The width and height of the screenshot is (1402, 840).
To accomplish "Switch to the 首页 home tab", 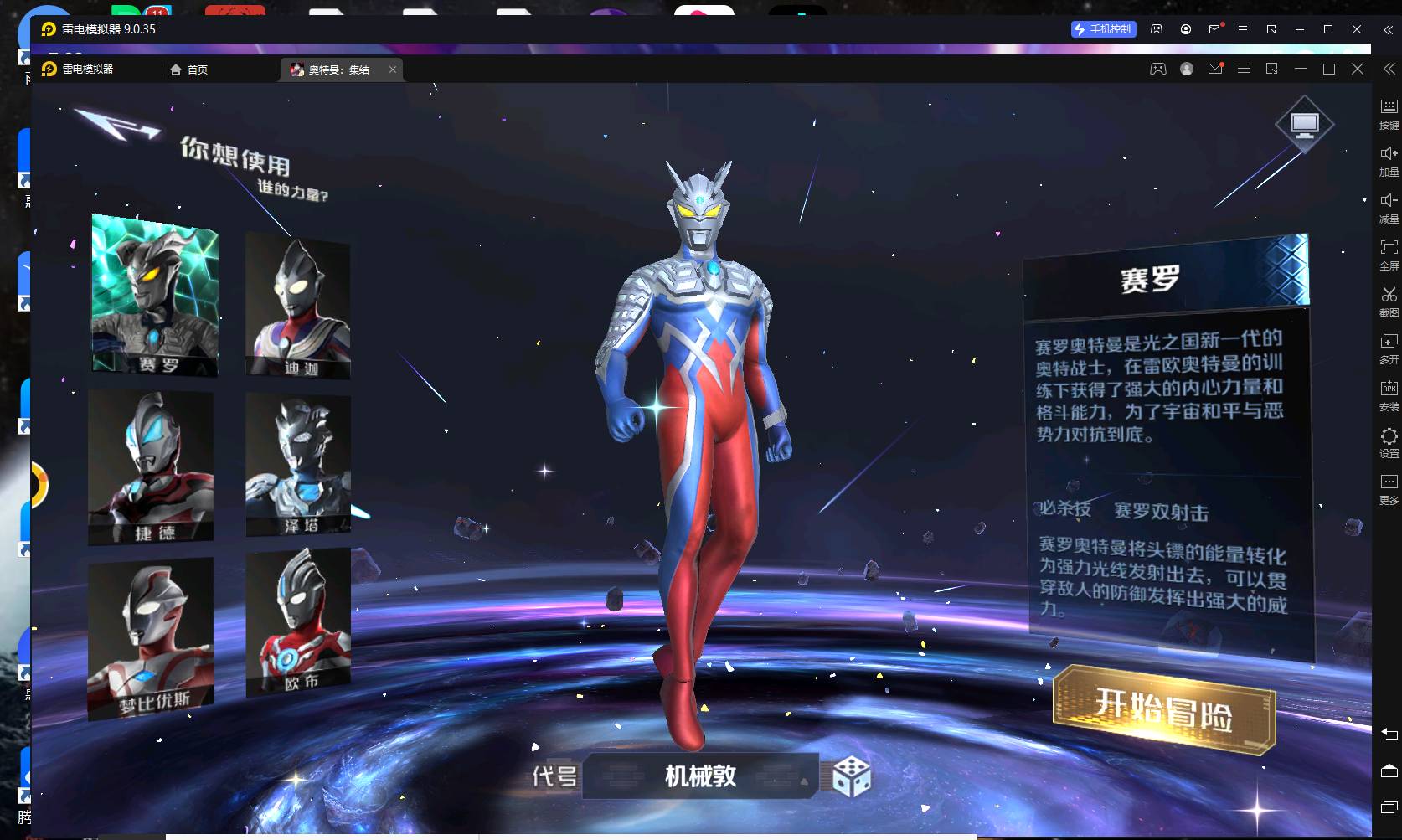I will pos(189,70).
